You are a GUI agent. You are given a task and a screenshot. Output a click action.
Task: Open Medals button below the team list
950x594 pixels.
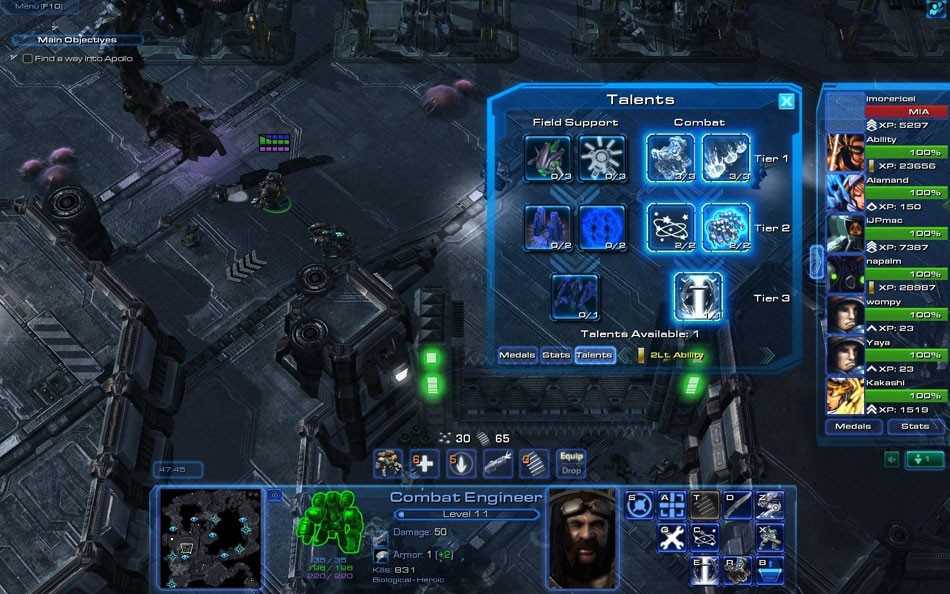pos(853,426)
